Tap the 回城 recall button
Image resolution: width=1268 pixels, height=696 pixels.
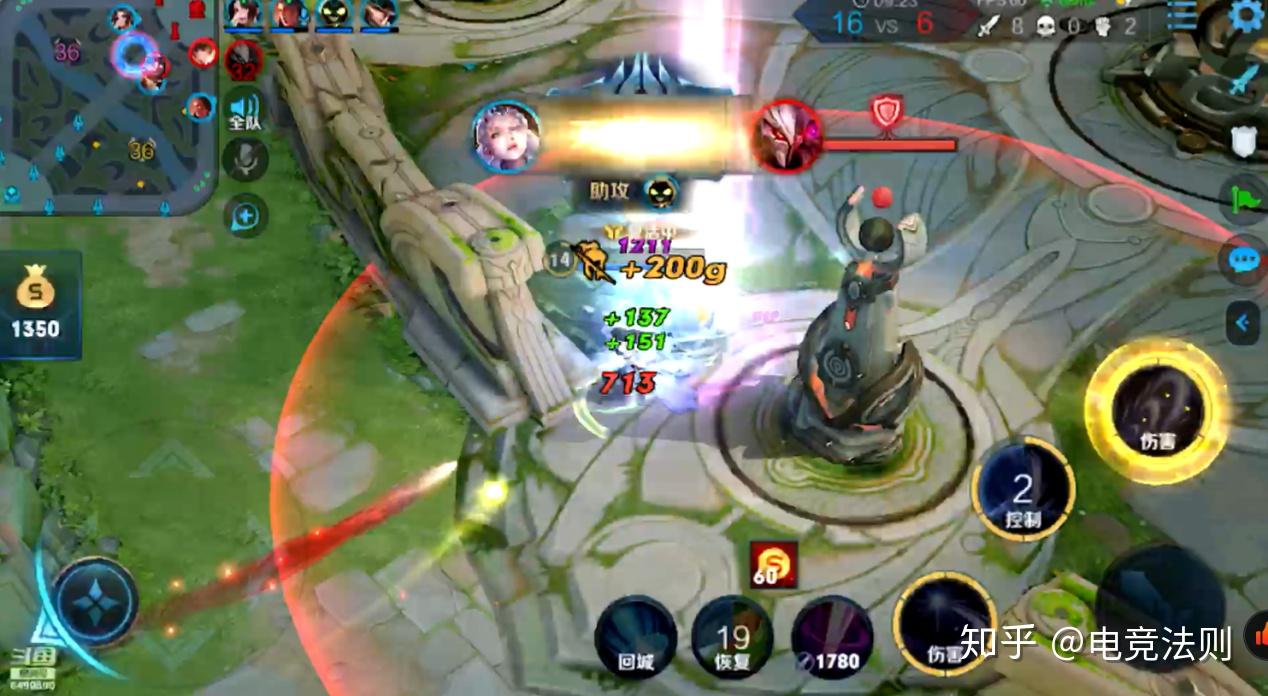(x=635, y=637)
